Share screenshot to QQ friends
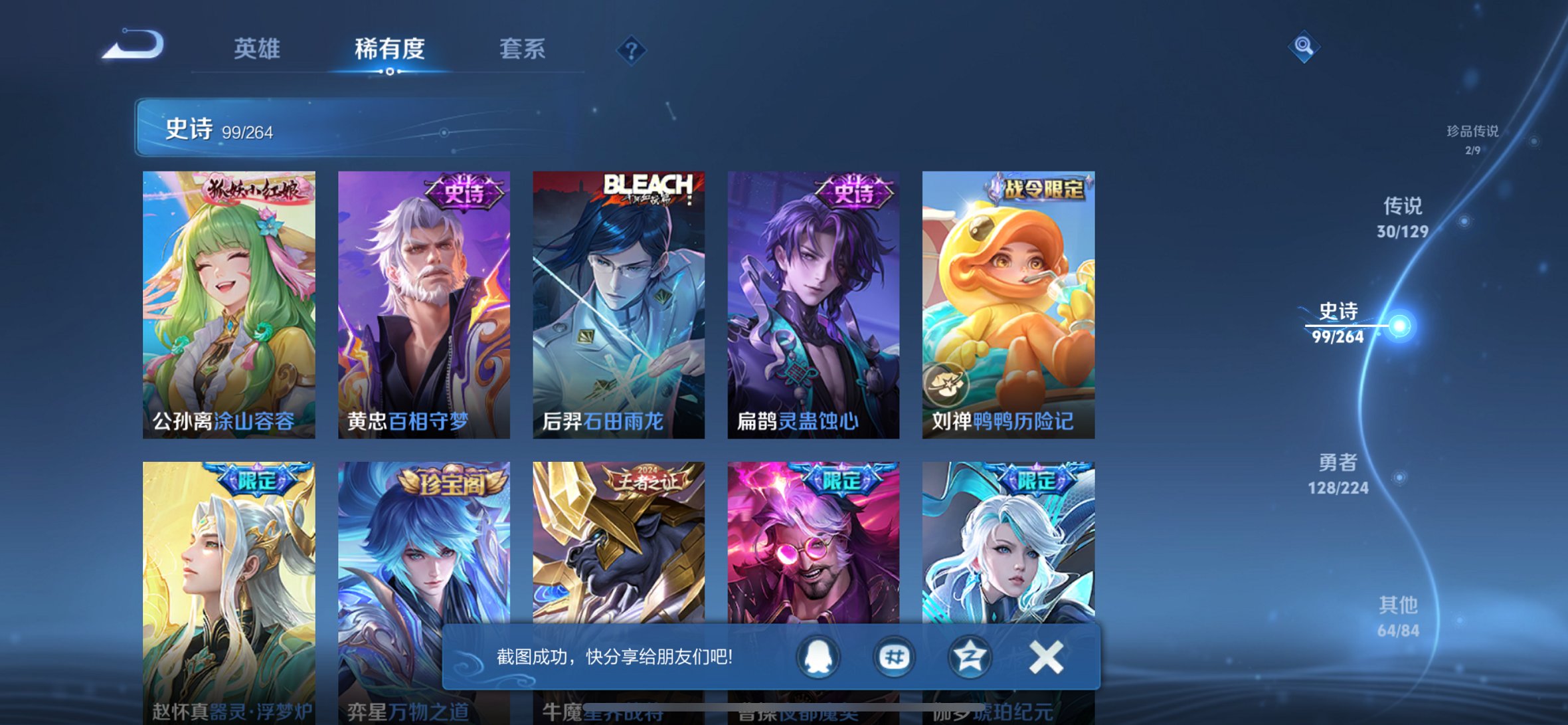Viewport: 1568px width, 725px height. coord(817,655)
